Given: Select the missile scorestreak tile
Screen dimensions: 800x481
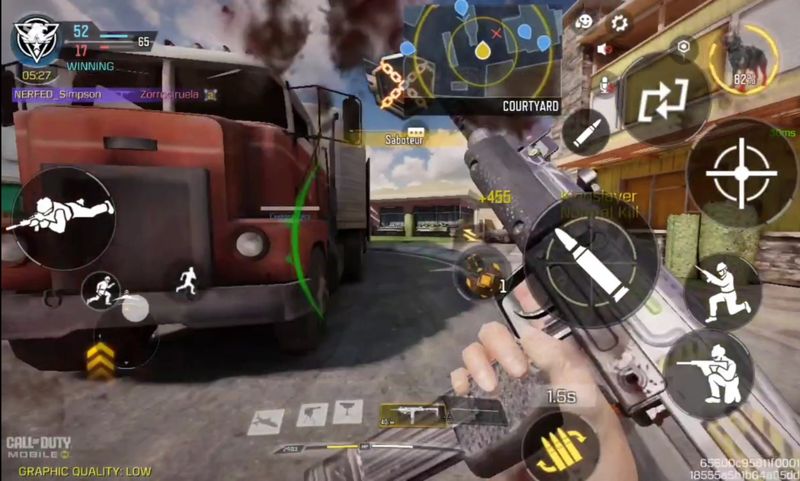Looking at the screenshot, I should [264, 419].
